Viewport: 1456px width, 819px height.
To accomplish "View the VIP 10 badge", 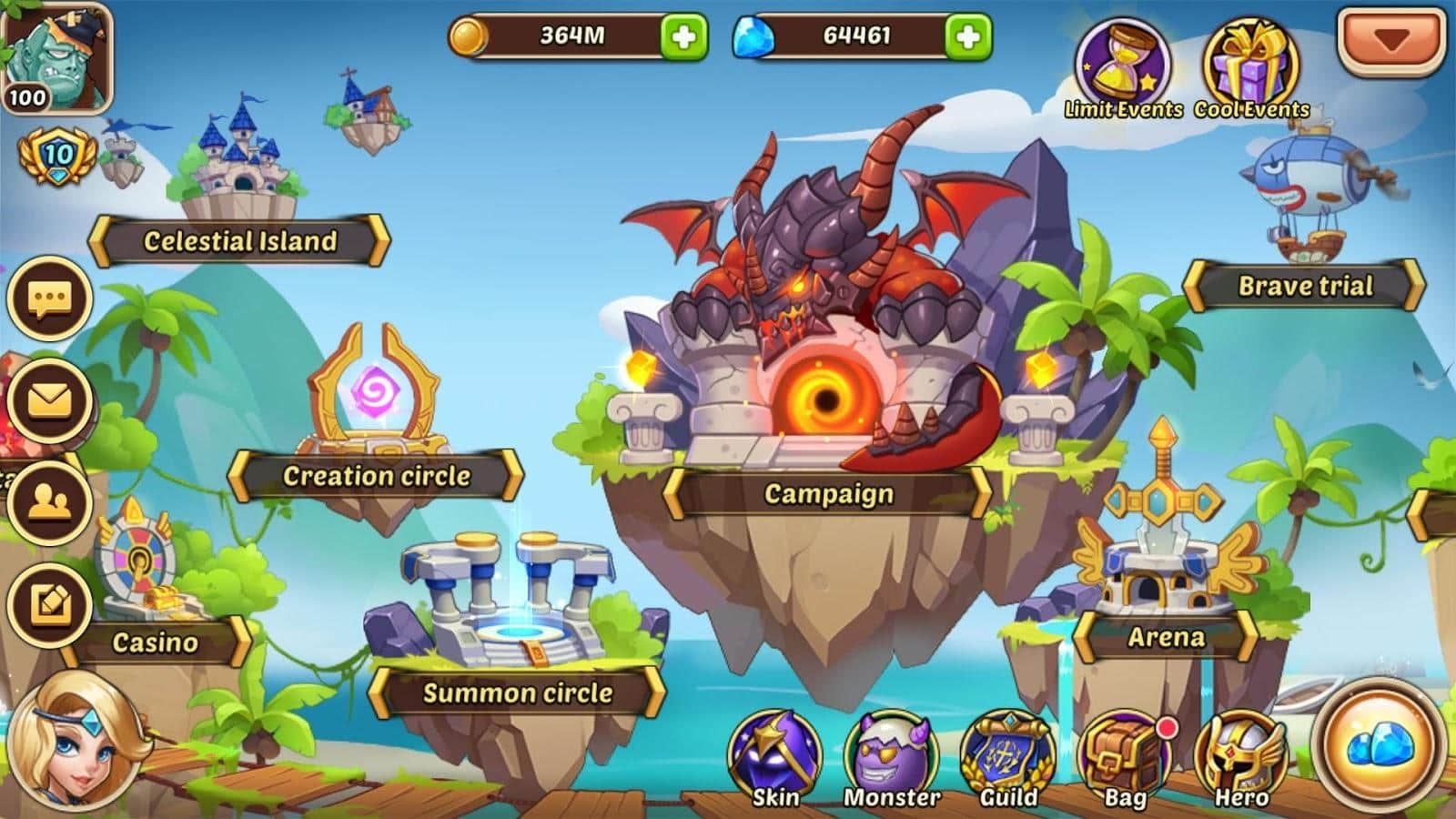I will [58, 156].
